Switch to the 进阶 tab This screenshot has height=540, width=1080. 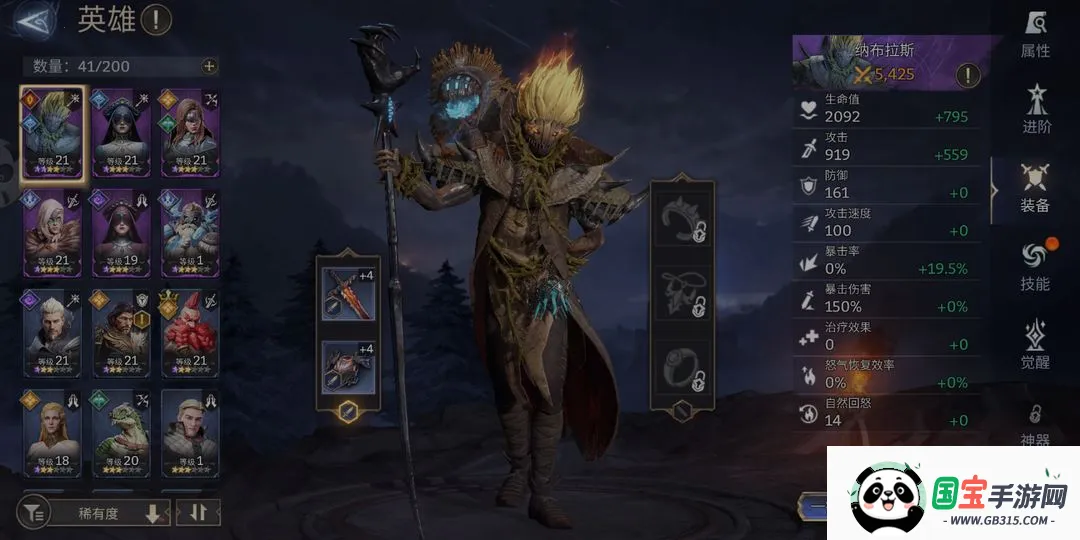tap(1035, 110)
